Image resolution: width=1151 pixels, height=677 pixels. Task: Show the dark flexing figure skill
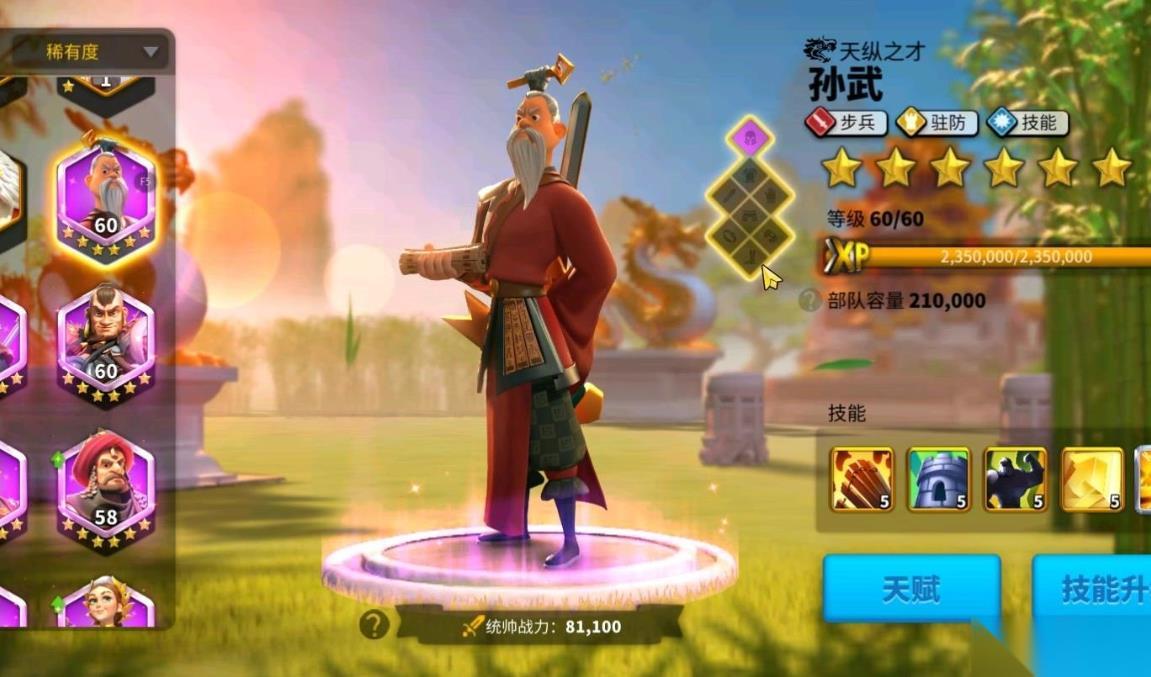[1015, 480]
